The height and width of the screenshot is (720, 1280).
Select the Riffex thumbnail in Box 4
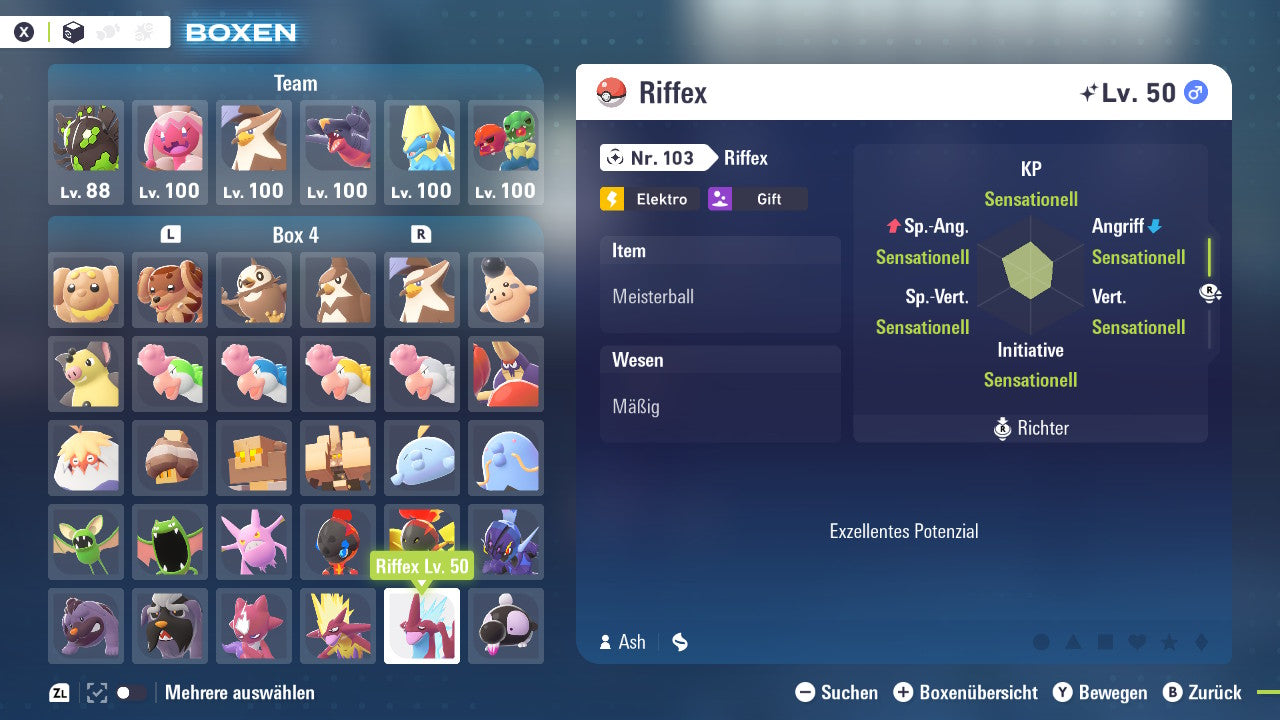pyautogui.click(x=421, y=625)
